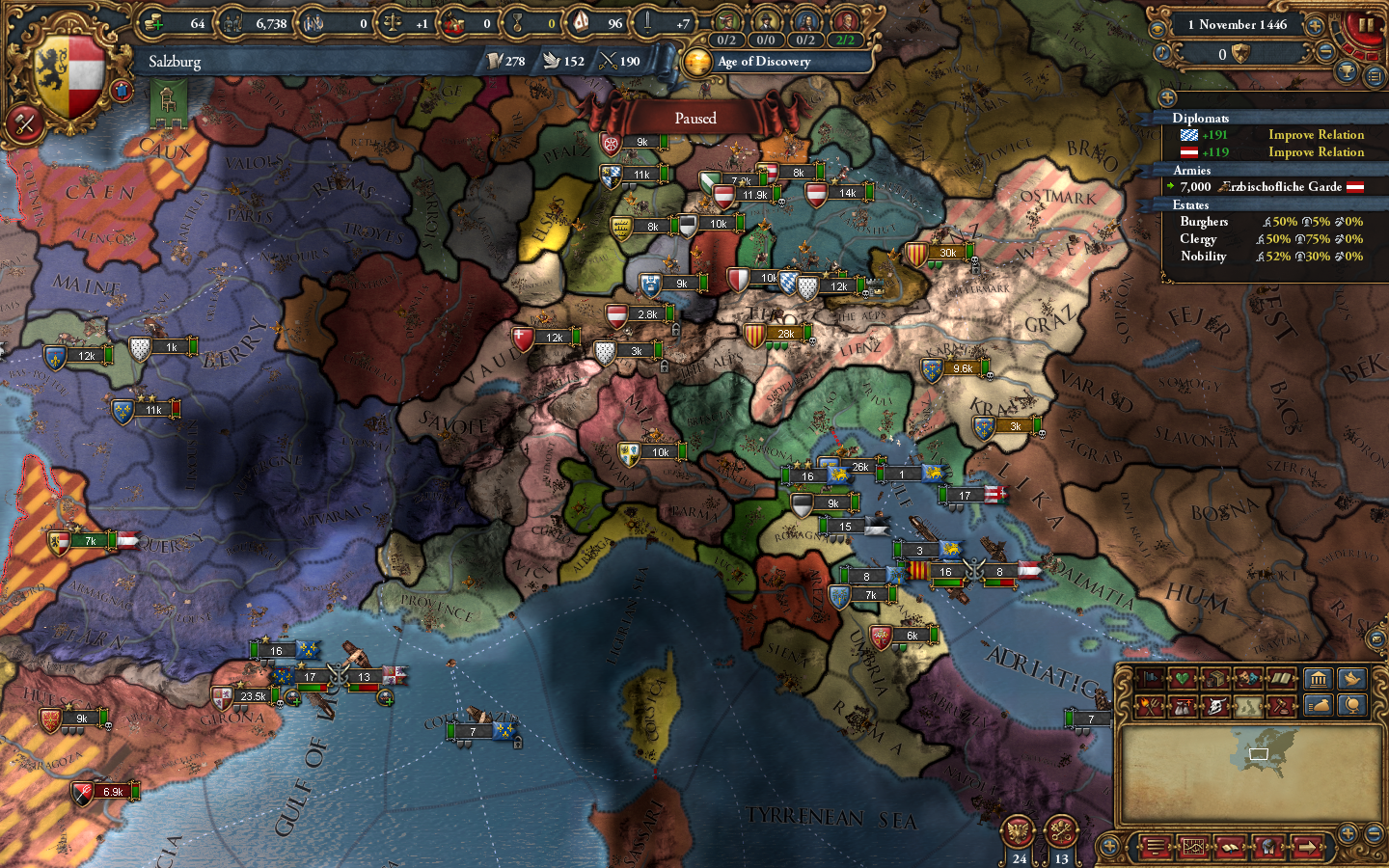Open the Age of Discovery screen
This screenshot has height=868, width=1389.
point(762,62)
